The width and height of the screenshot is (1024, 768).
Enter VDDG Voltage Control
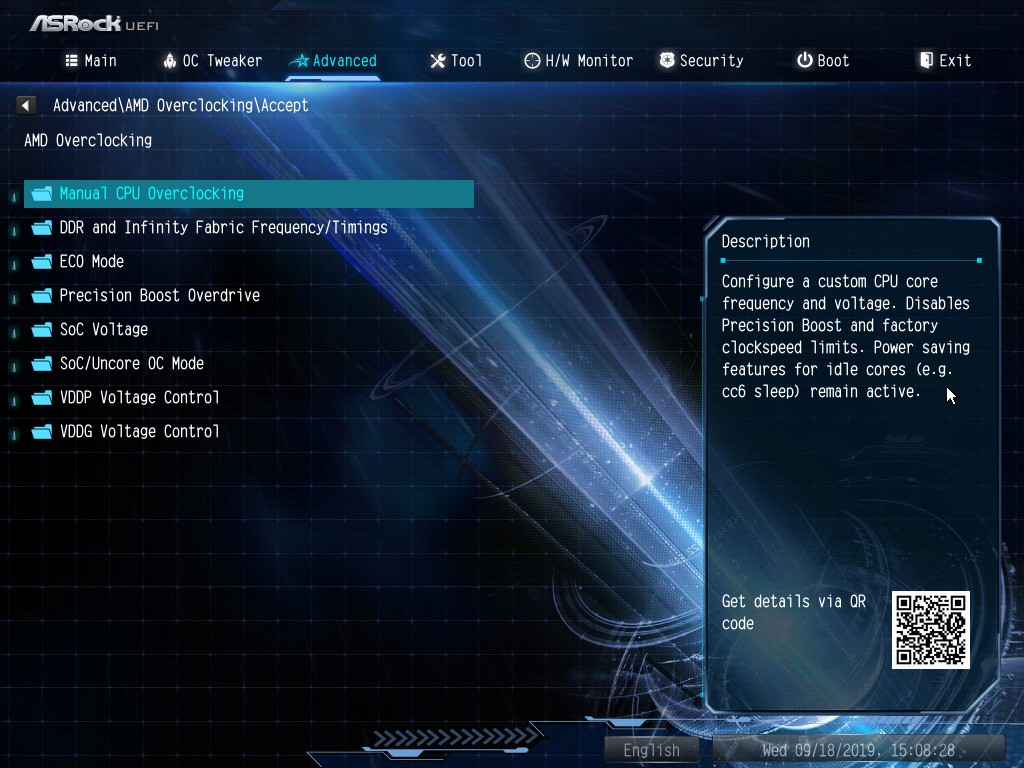pyautogui.click(x=139, y=432)
